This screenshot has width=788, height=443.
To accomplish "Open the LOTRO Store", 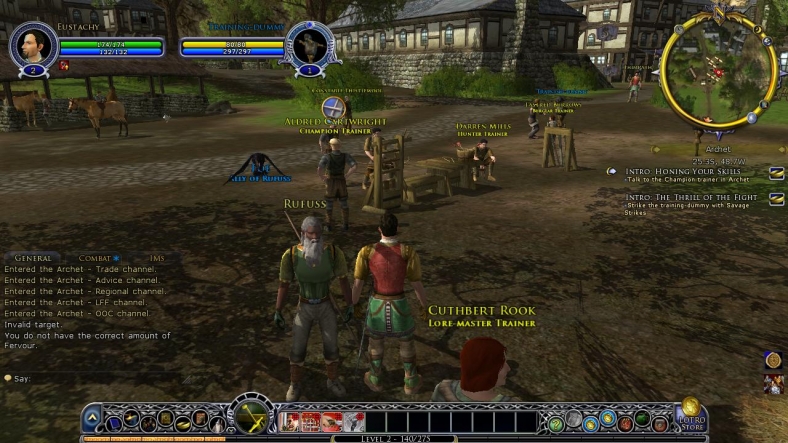I will coord(691,418).
